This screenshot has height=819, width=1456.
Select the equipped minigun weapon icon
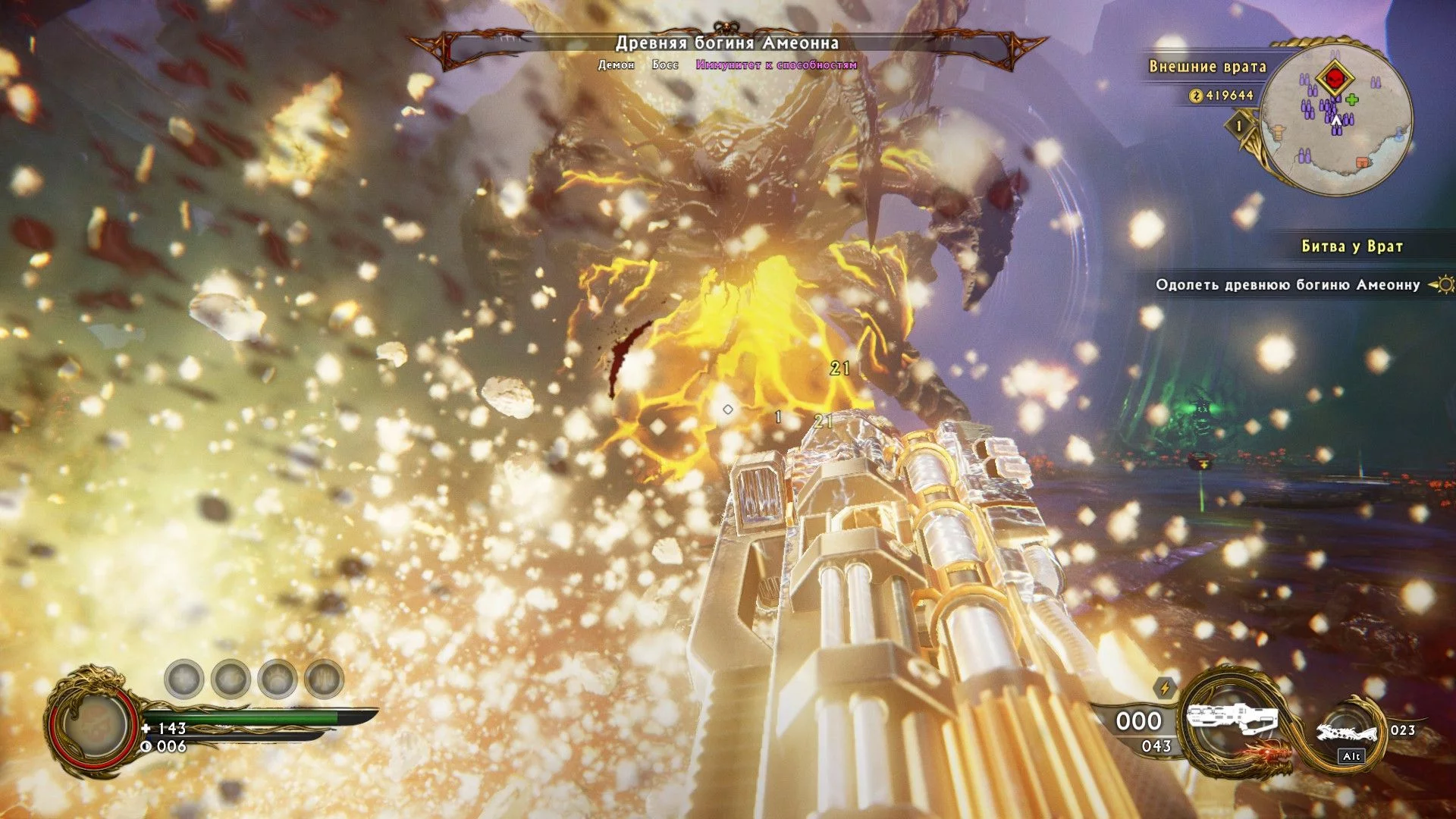coord(1232,720)
